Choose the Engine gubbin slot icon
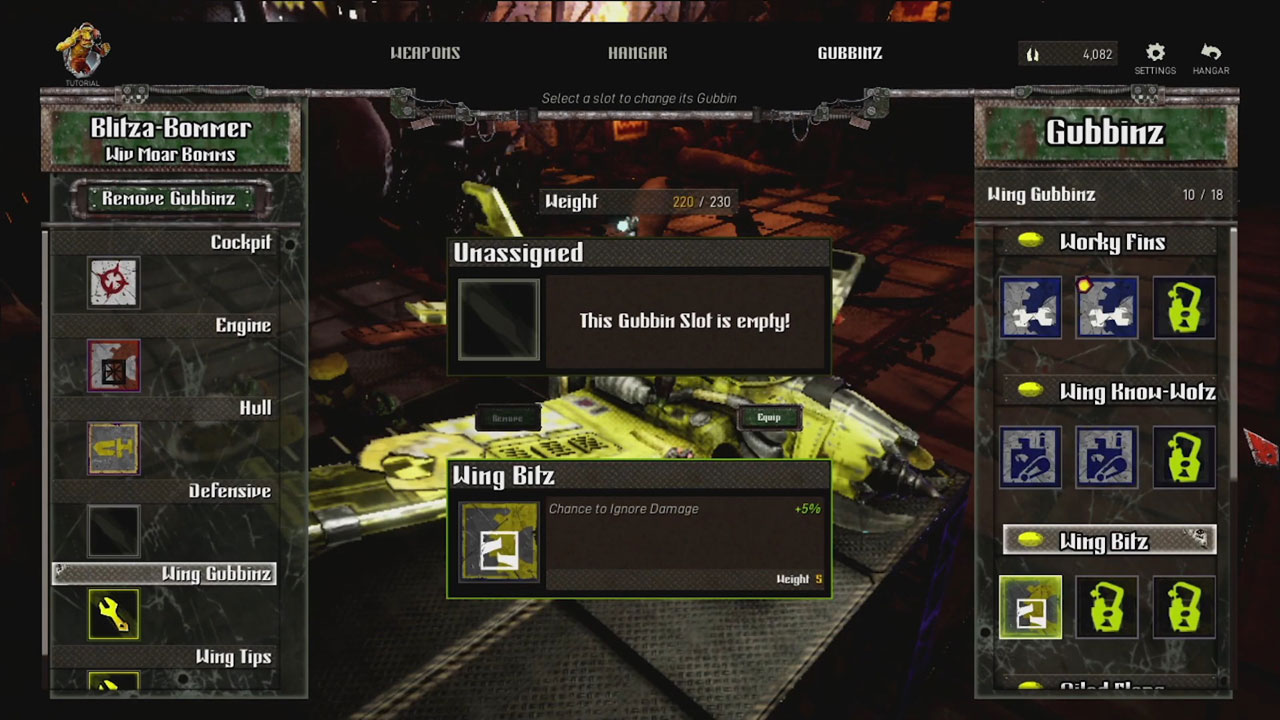Screen dimensions: 1280x720 113,365
